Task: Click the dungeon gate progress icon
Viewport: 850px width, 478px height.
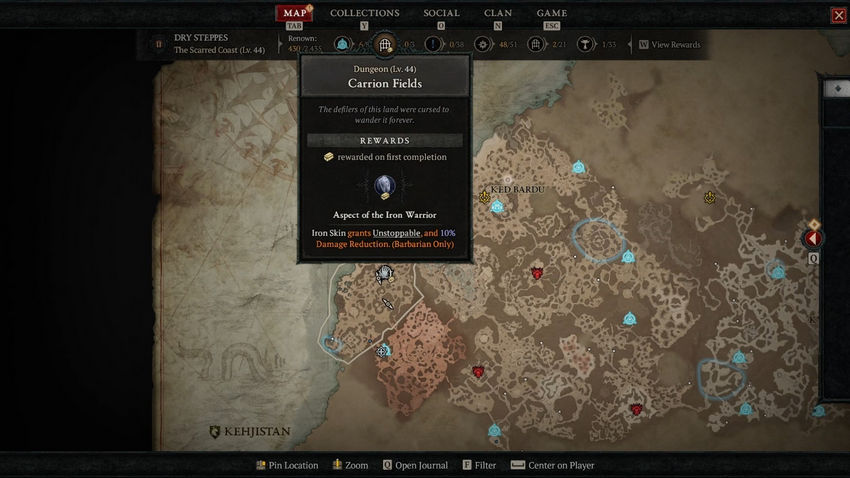Action: (385, 45)
